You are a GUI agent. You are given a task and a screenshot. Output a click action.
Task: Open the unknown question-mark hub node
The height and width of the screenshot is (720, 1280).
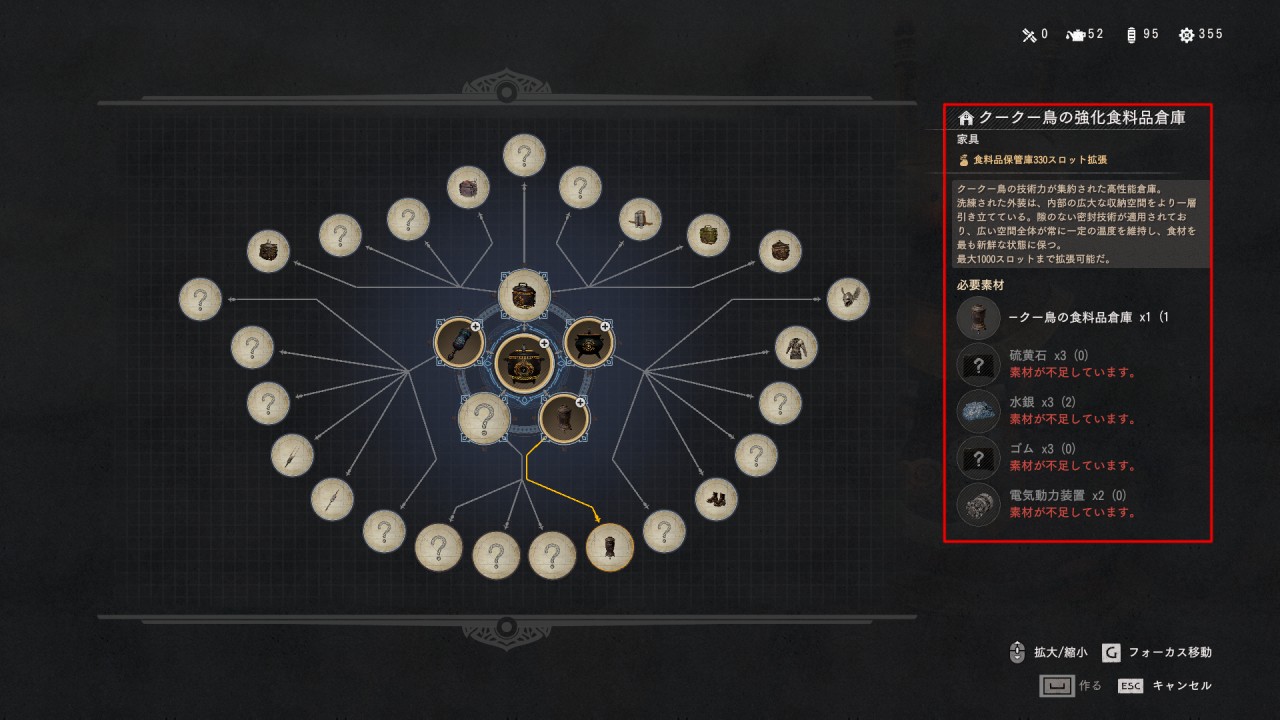[x=484, y=418]
